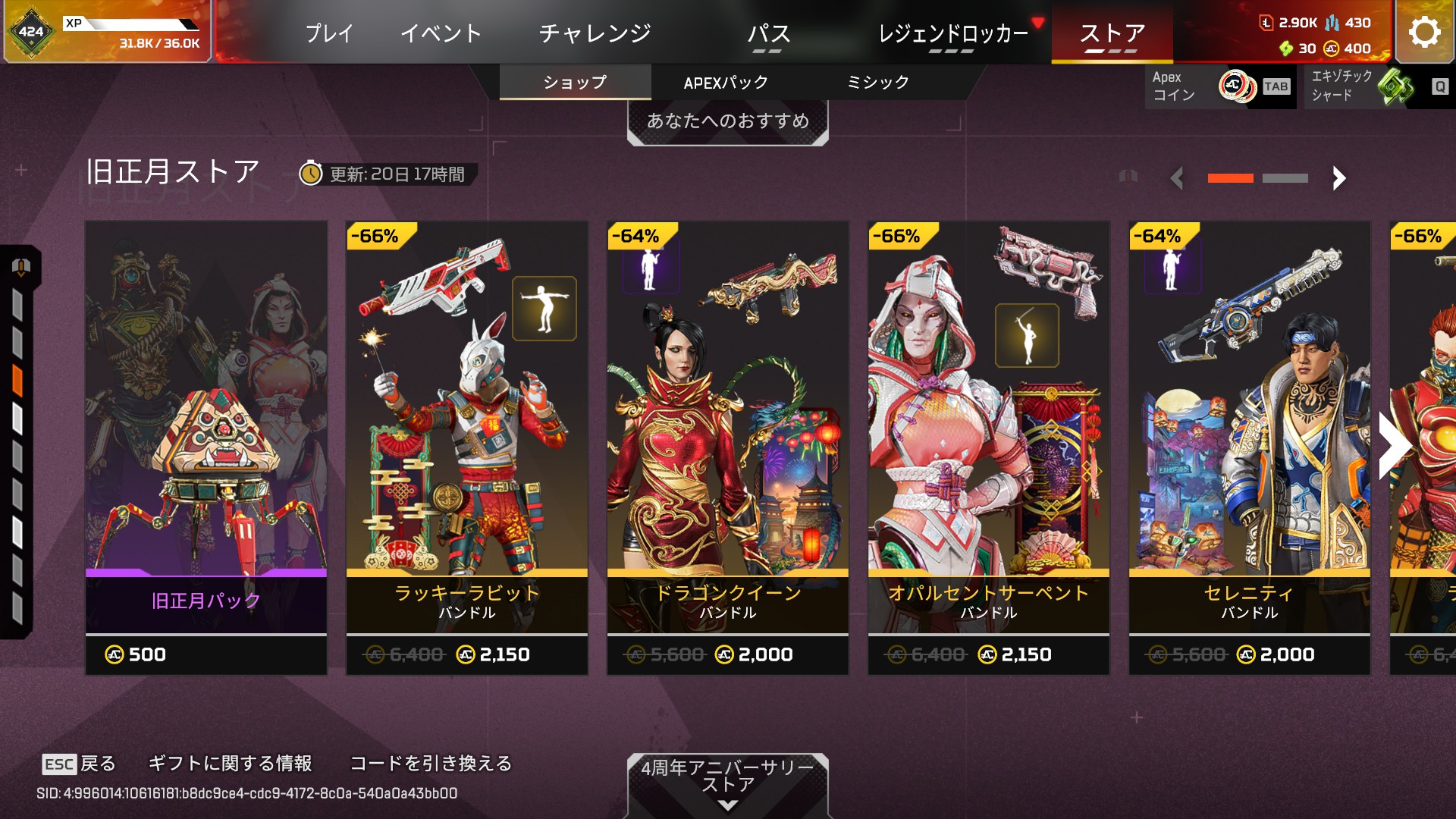
Task: Select the 旧正月パック for 500 coins
Action: click(206, 447)
